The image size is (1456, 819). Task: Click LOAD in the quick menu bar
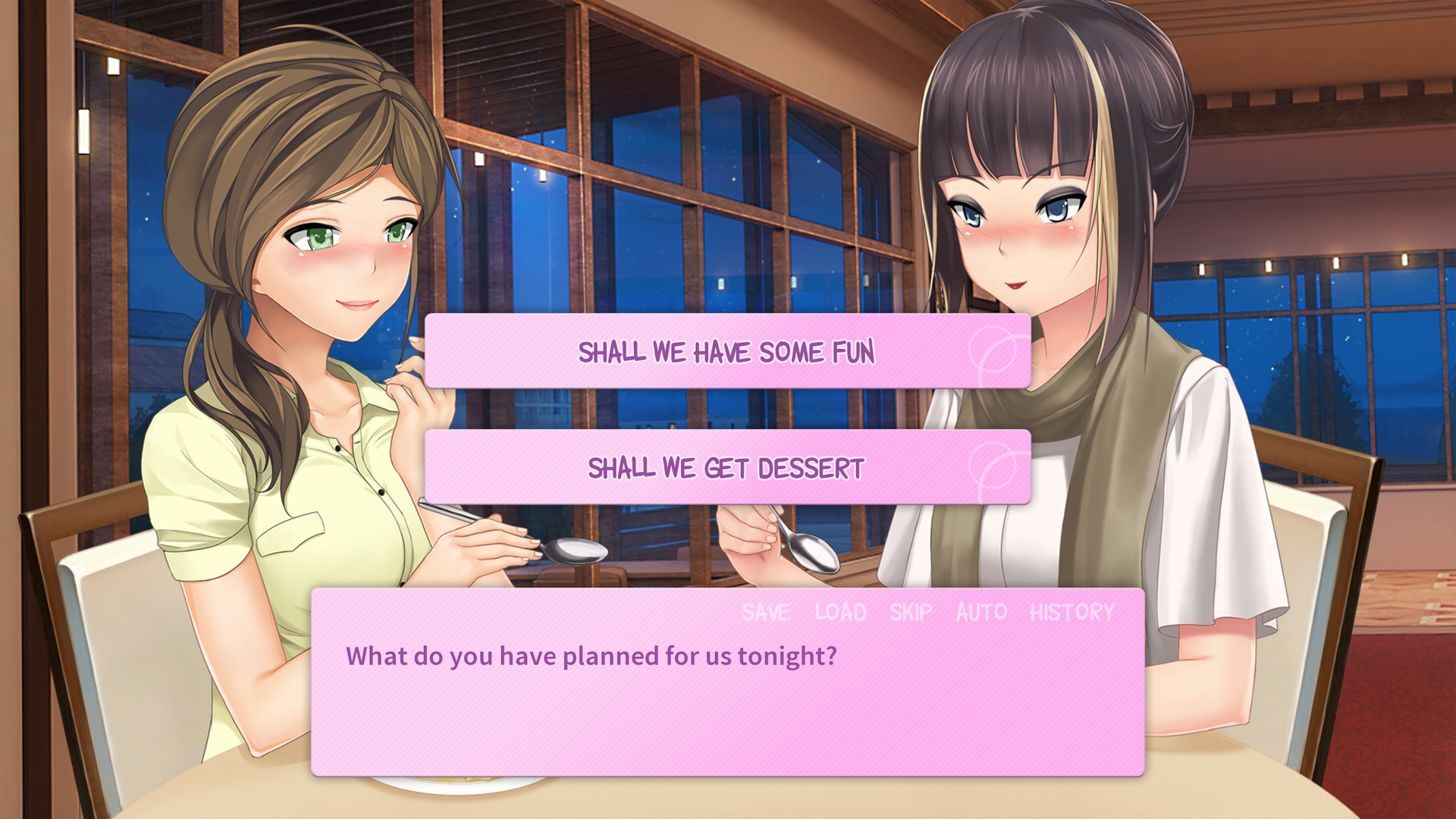point(839,613)
